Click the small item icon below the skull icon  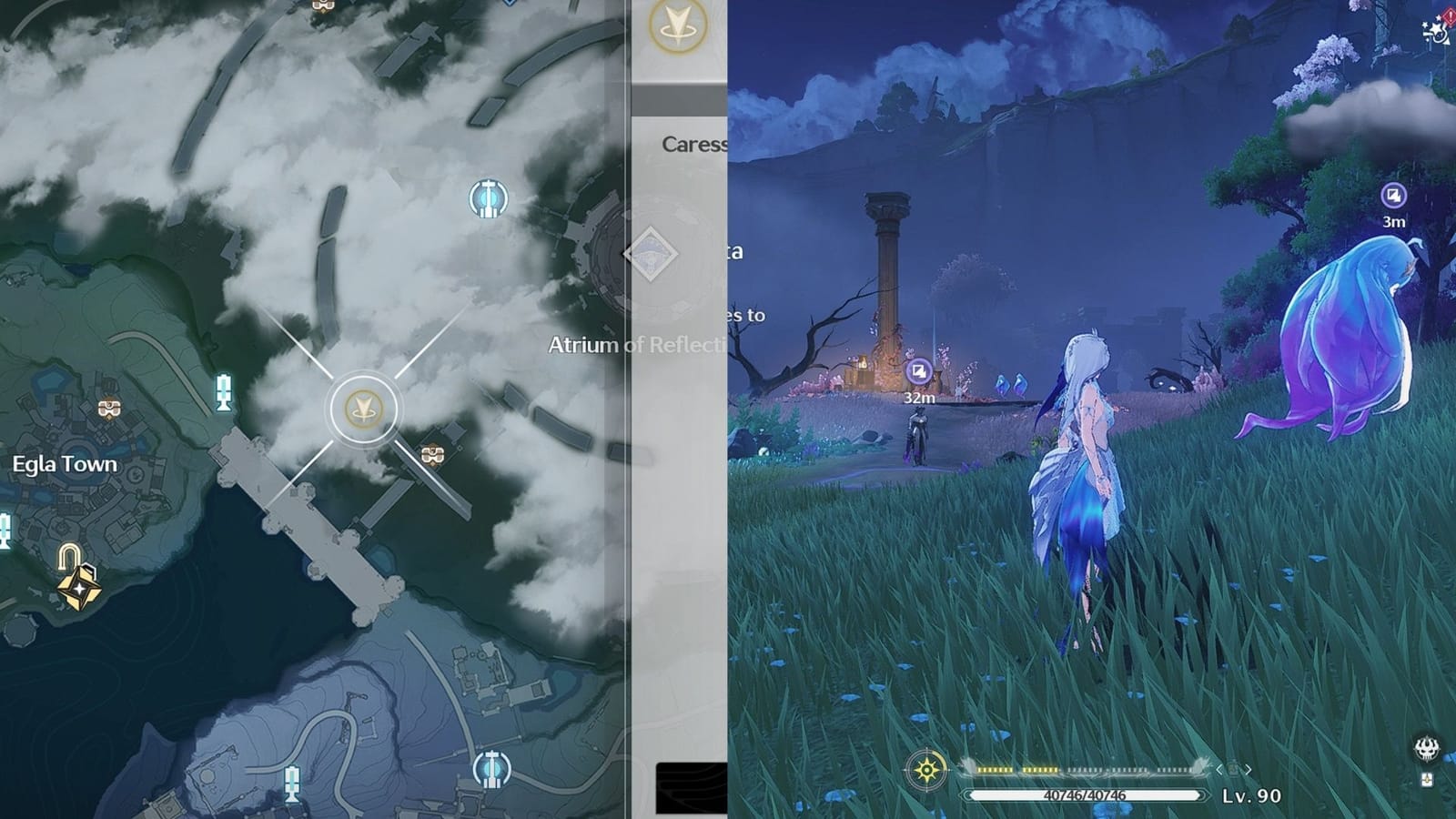1427,780
